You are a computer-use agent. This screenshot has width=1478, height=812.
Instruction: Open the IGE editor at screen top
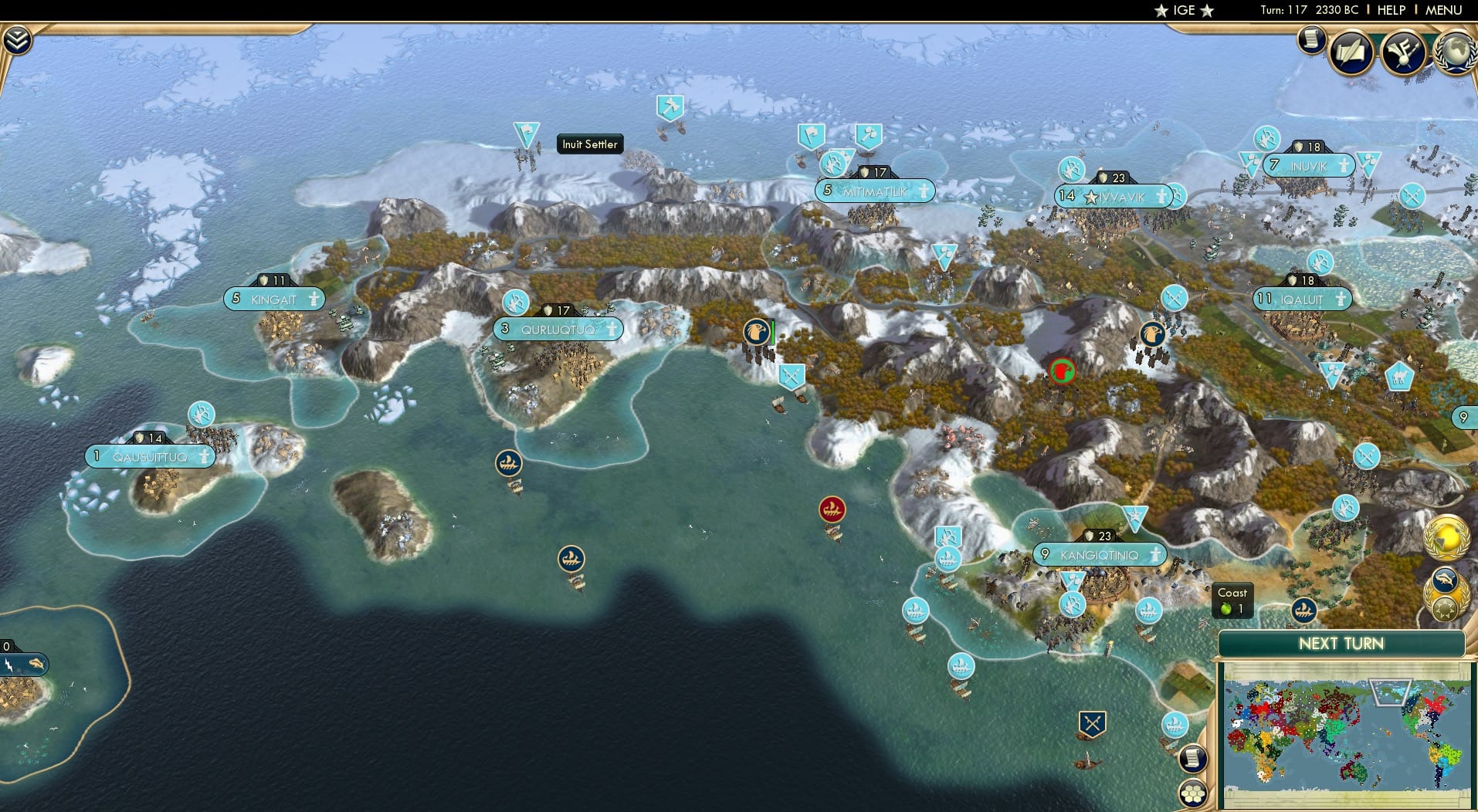1183,10
